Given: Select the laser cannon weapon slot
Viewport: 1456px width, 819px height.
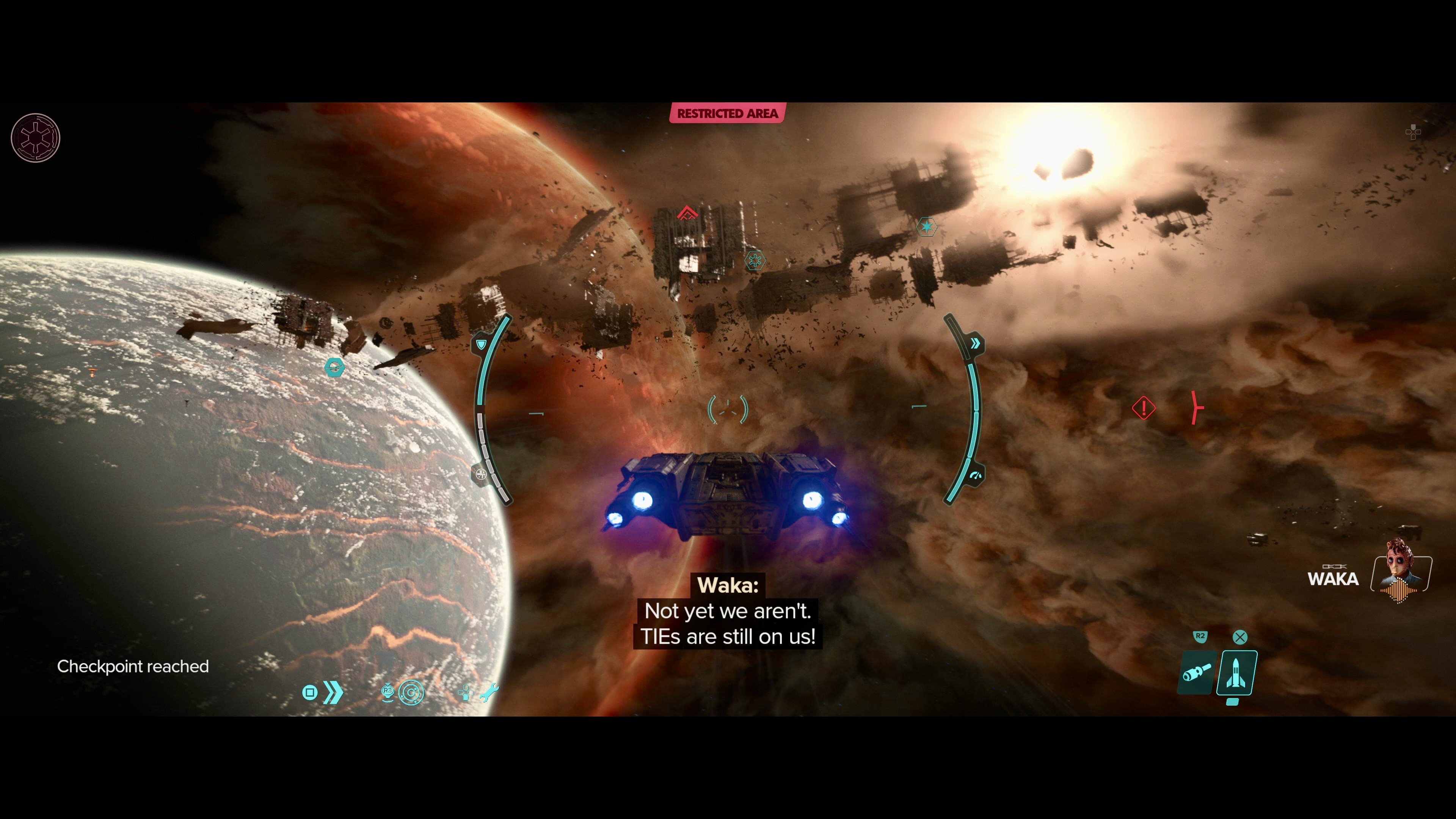Looking at the screenshot, I should click(x=1196, y=673).
